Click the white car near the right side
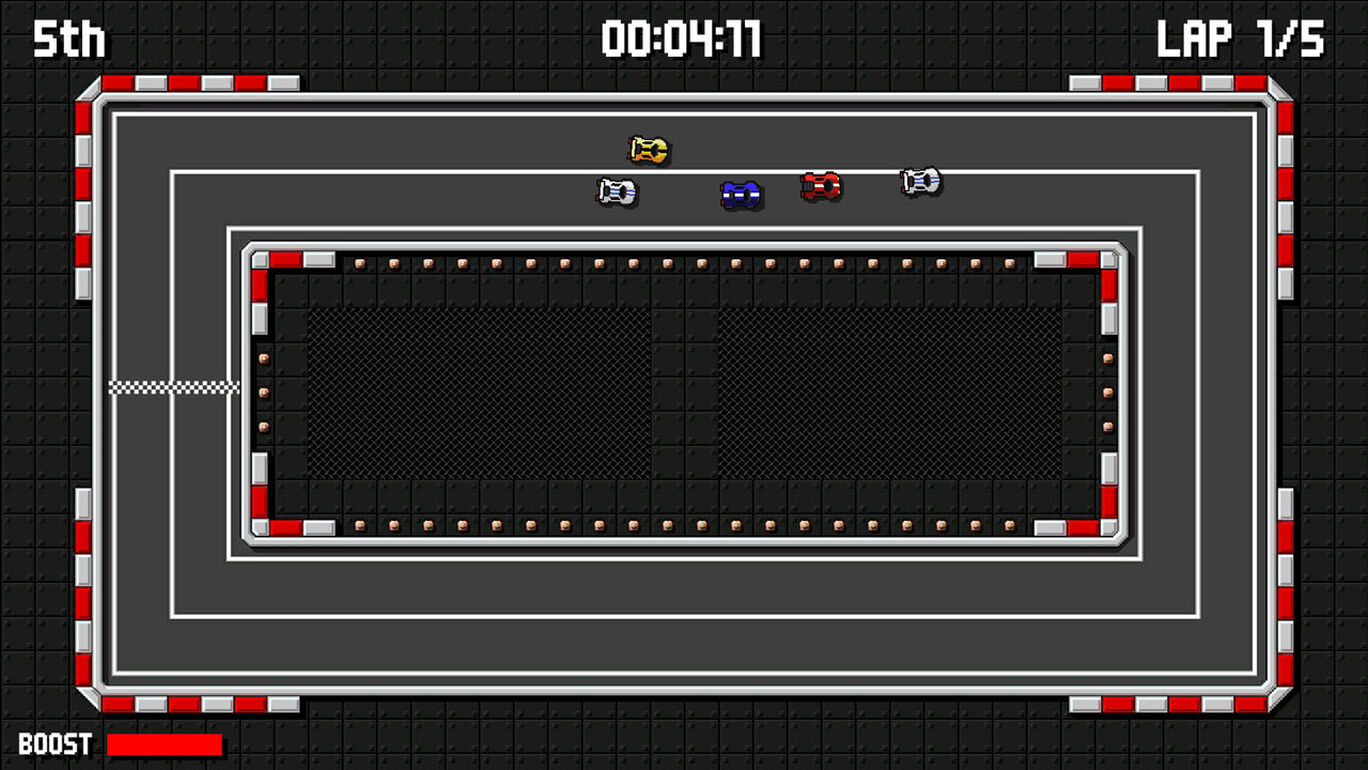The width and height of the screenshot is (1368, 770). (x=920, y=181)
